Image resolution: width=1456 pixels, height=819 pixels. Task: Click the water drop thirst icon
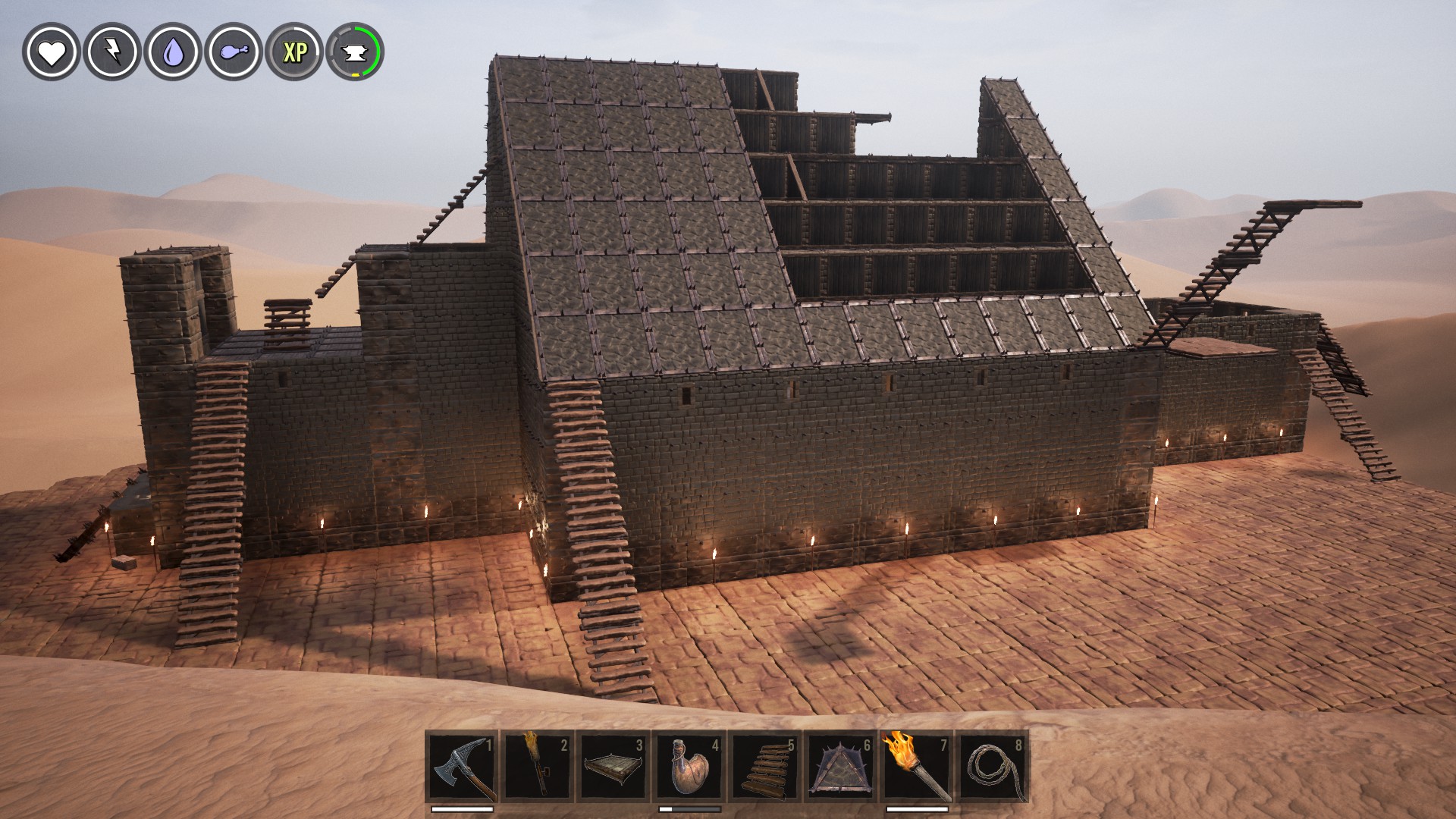coord(172,52)
